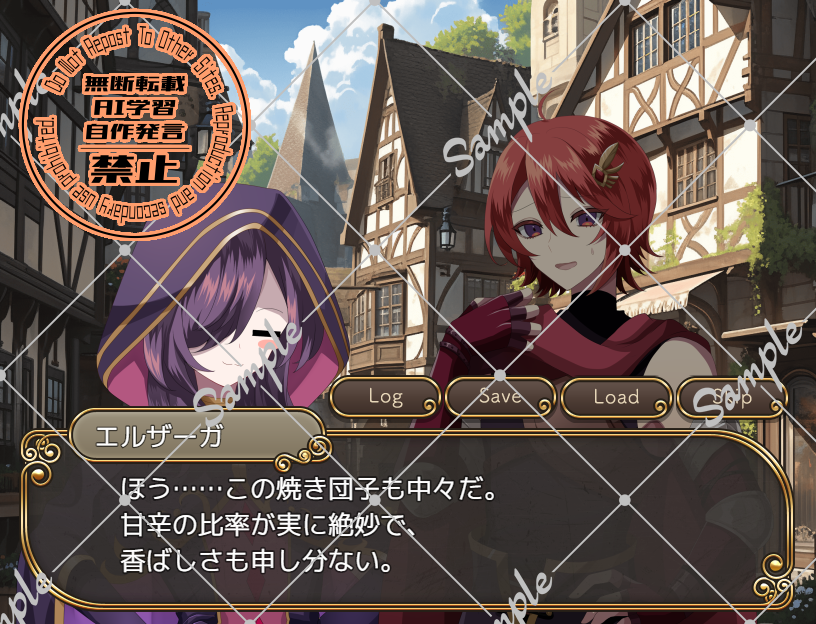This screenshot has height=624, width=816.
Task: Activate the Skip button
Action: (x=732, y=397)
